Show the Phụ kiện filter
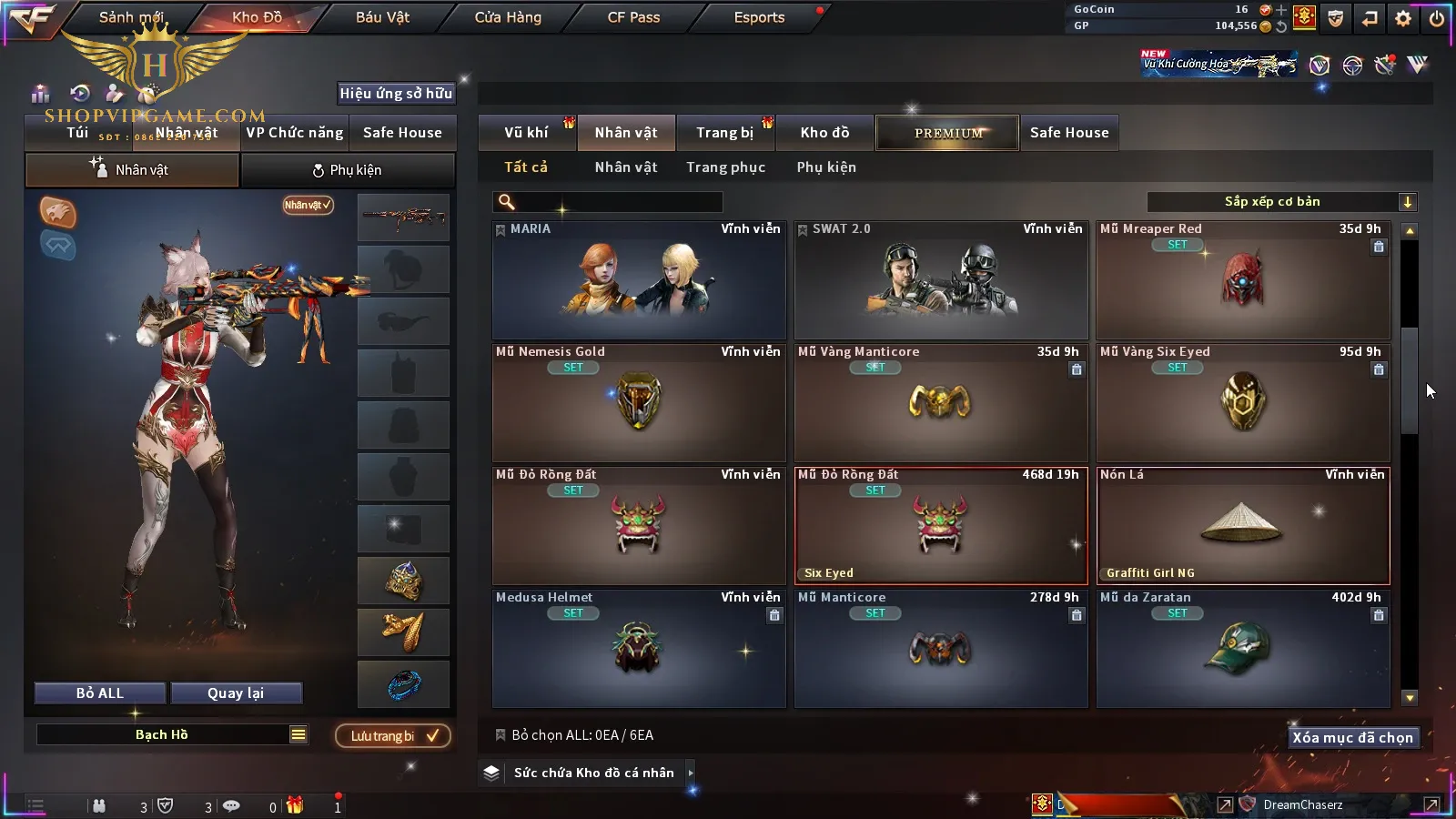 tap(826, 167)
